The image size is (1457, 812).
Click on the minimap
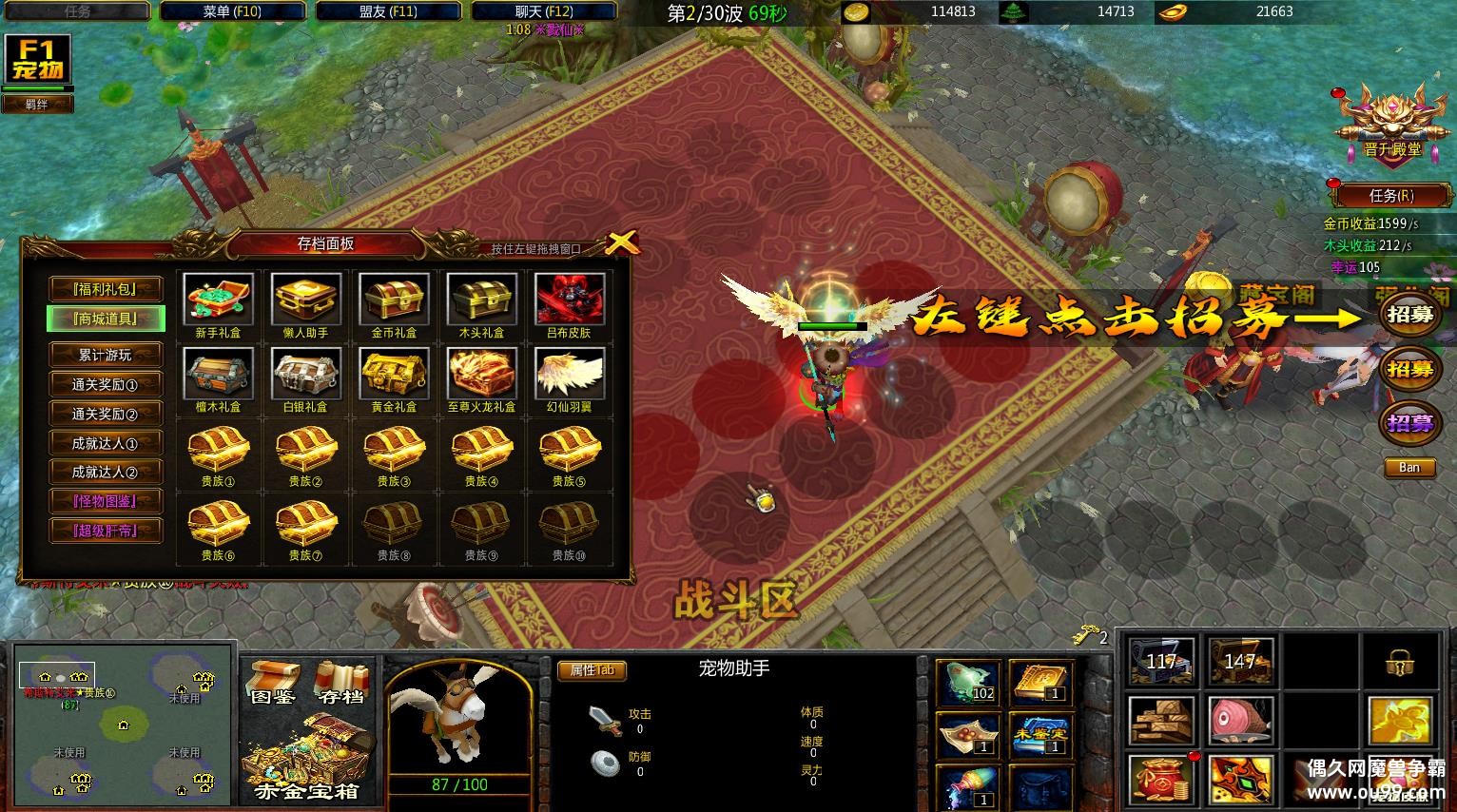click(123, 725)
